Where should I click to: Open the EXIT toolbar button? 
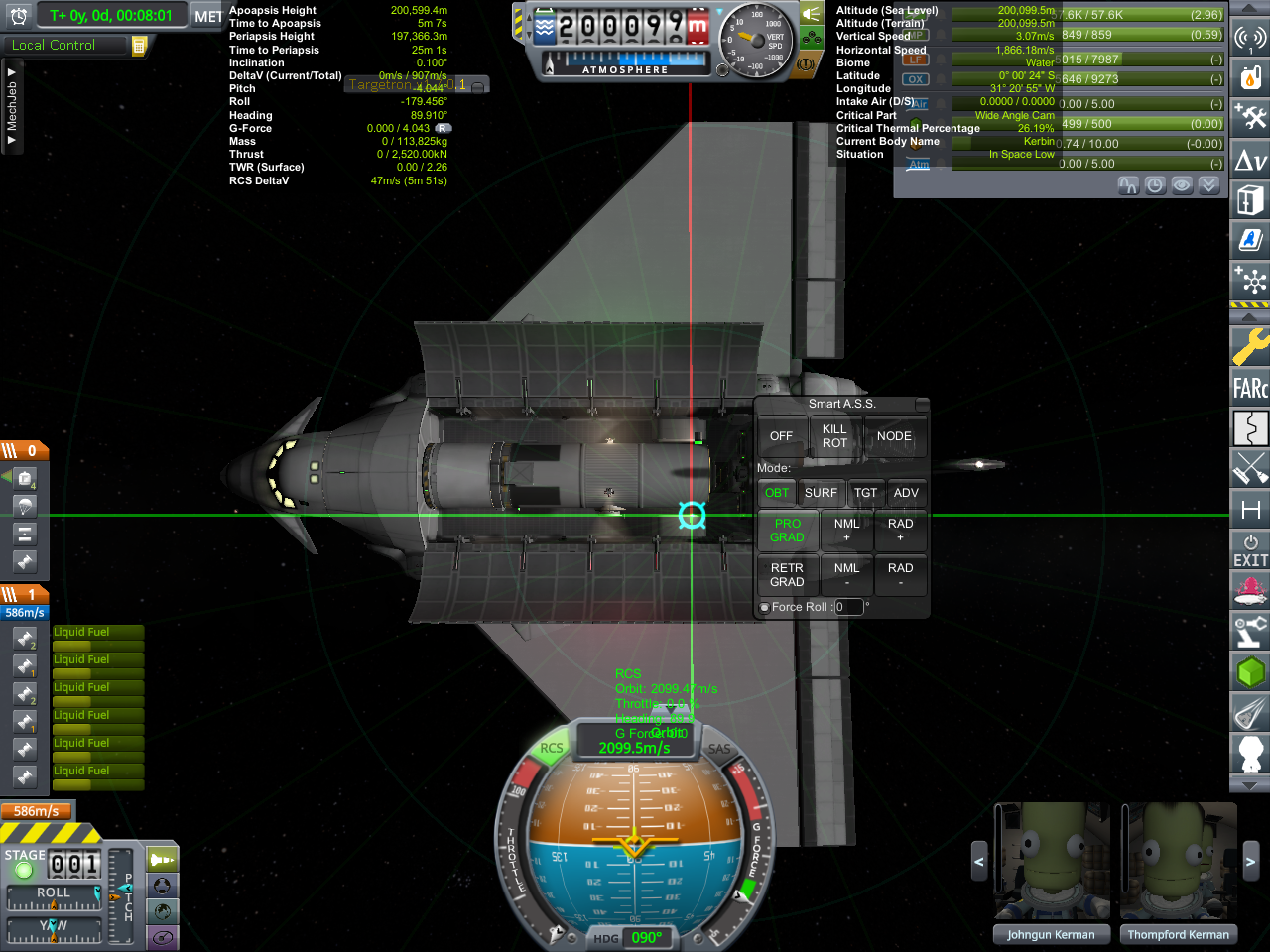(x=1250, y=551)
